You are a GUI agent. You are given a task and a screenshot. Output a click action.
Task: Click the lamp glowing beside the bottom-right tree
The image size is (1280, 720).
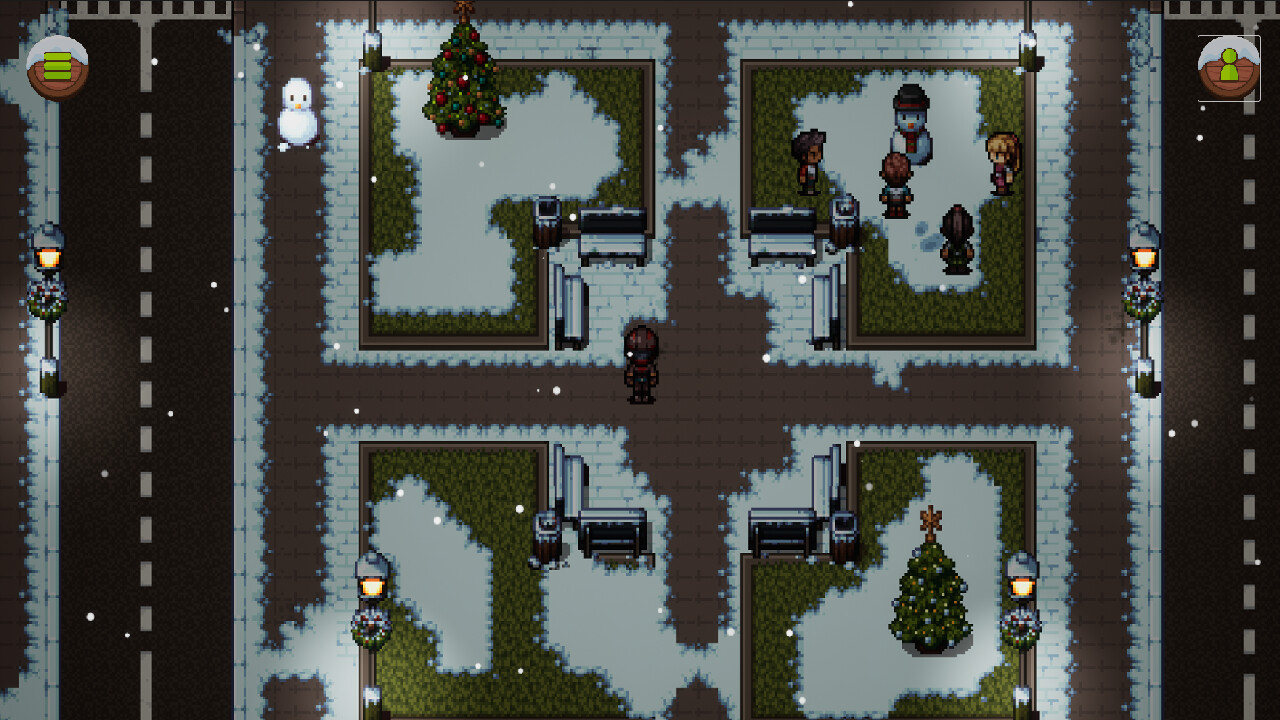click(x=1022, y=585)
